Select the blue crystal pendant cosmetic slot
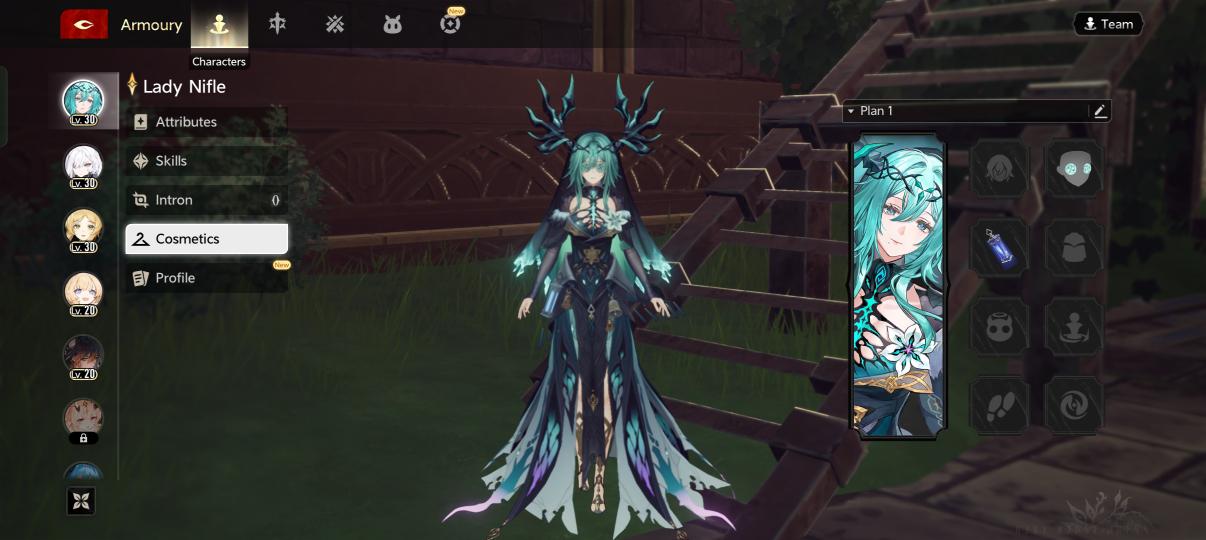Image resolution: width=1206 pixels, height=540 pixels. (1000, 247)
